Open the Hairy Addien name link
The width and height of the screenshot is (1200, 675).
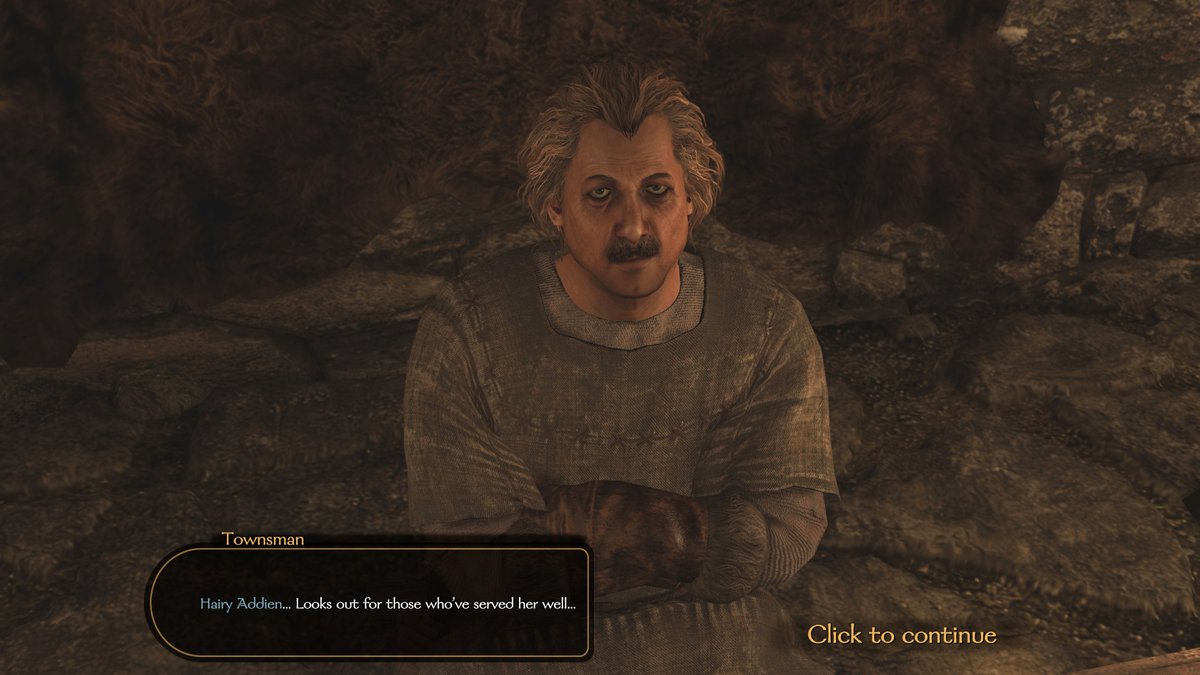[240, 604]
